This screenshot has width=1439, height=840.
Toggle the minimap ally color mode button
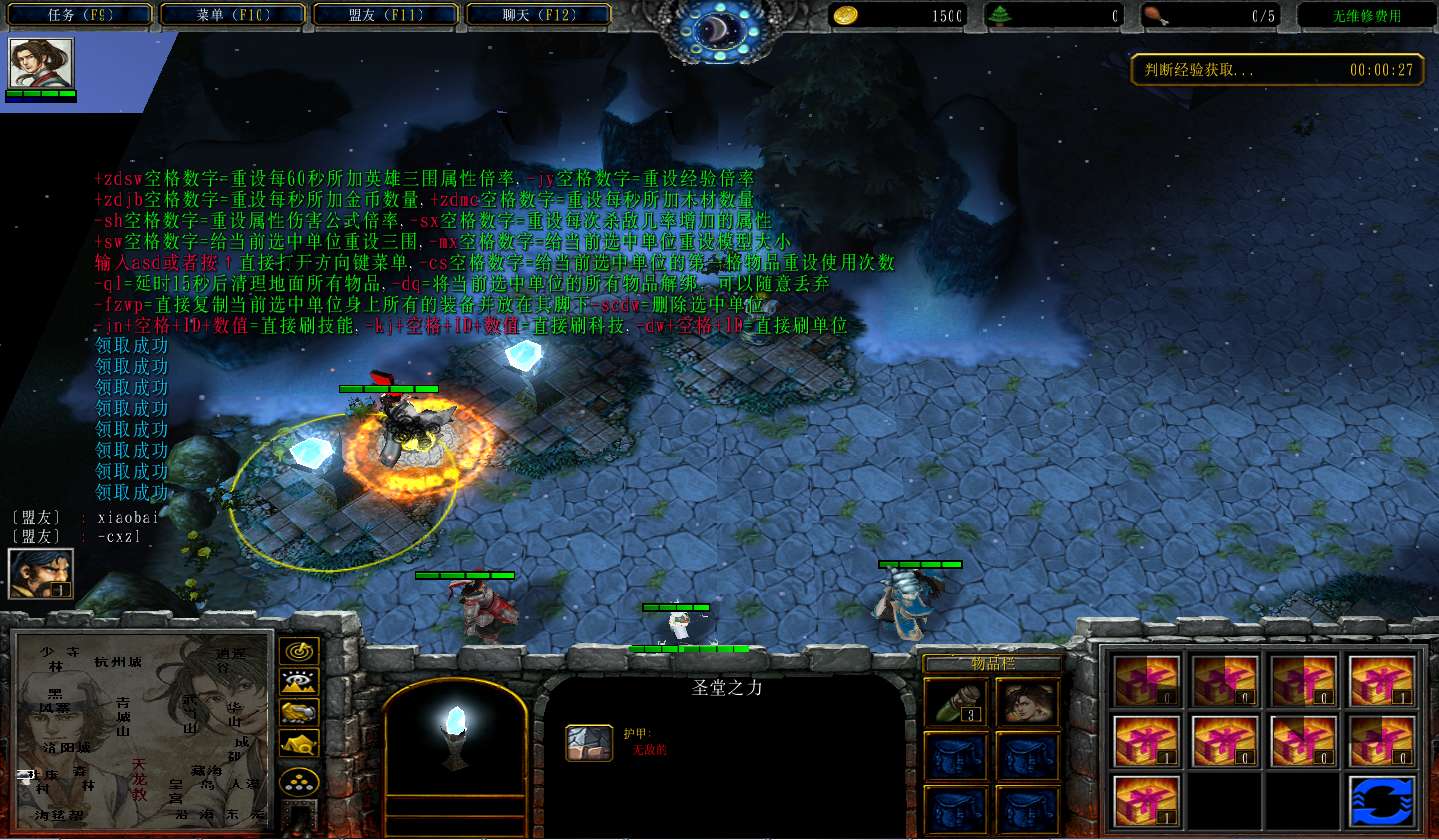pyautogui.click(x=299, y=712)
